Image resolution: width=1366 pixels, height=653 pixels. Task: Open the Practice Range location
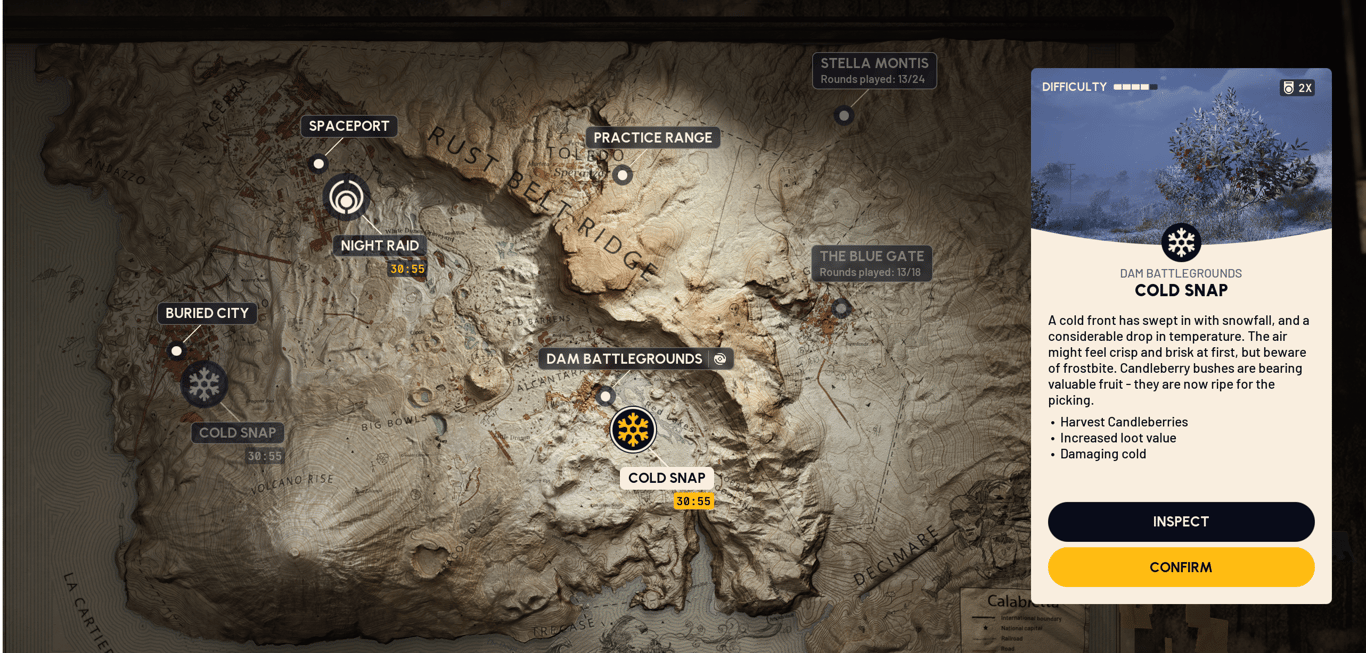point(652,138)
